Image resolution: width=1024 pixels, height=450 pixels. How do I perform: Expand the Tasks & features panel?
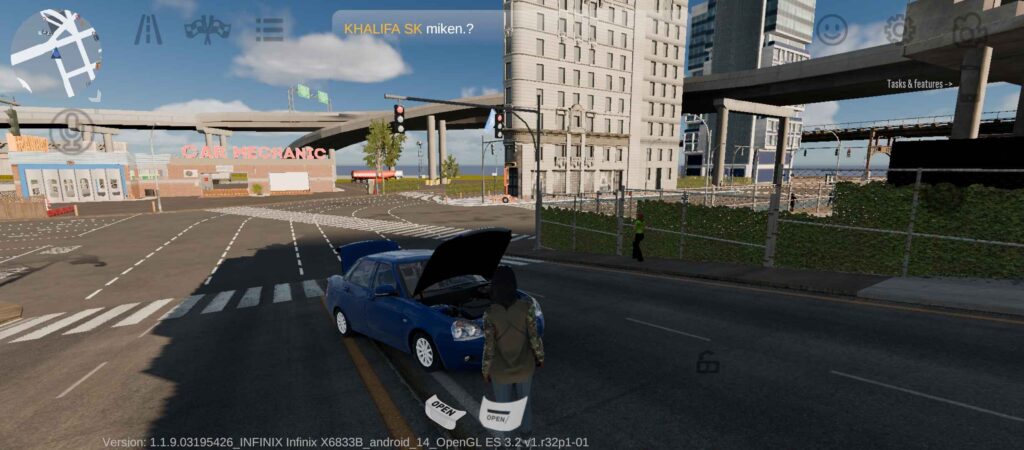click(920, 84)
